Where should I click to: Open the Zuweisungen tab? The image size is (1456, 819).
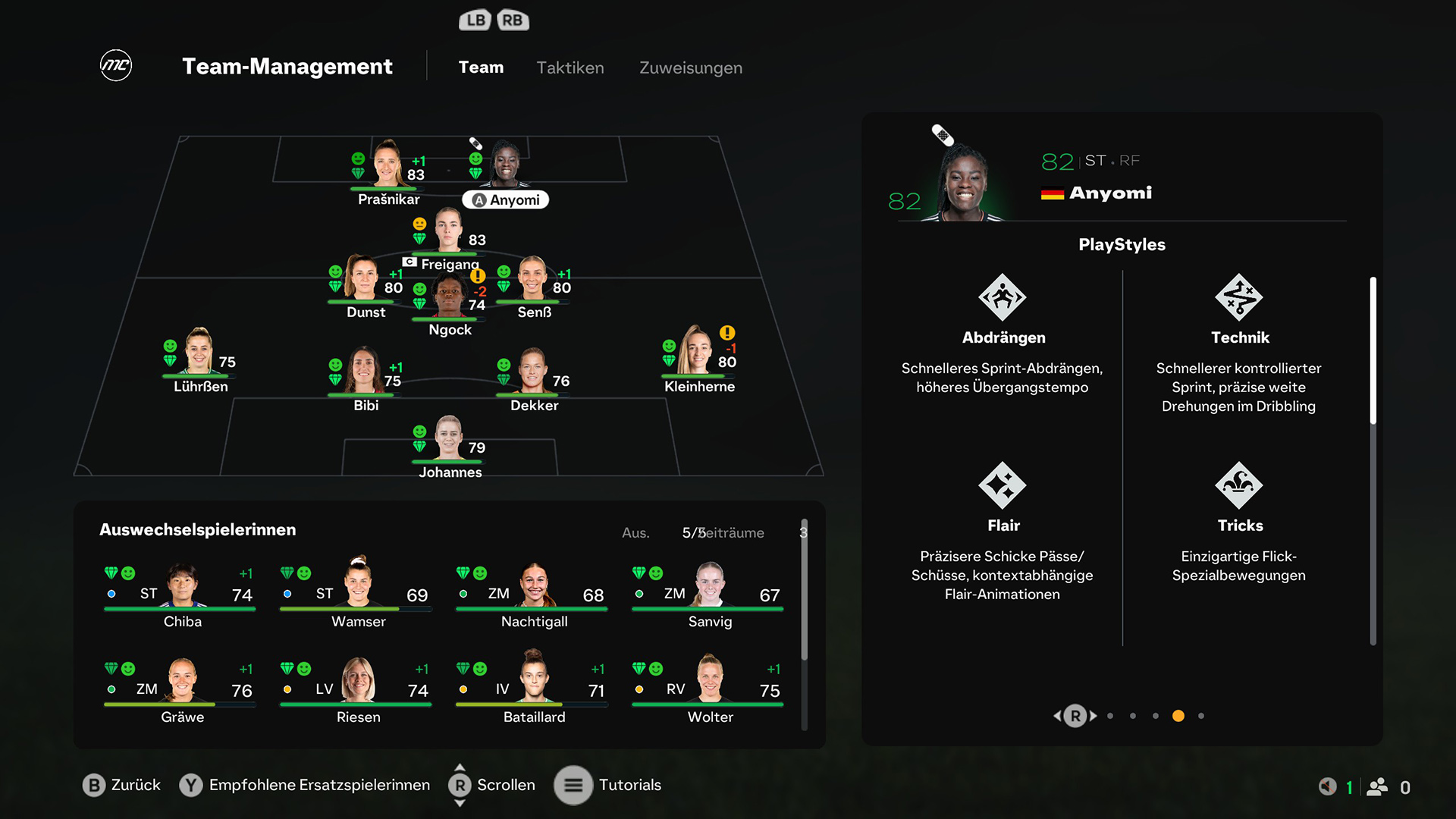coord(689,67)
